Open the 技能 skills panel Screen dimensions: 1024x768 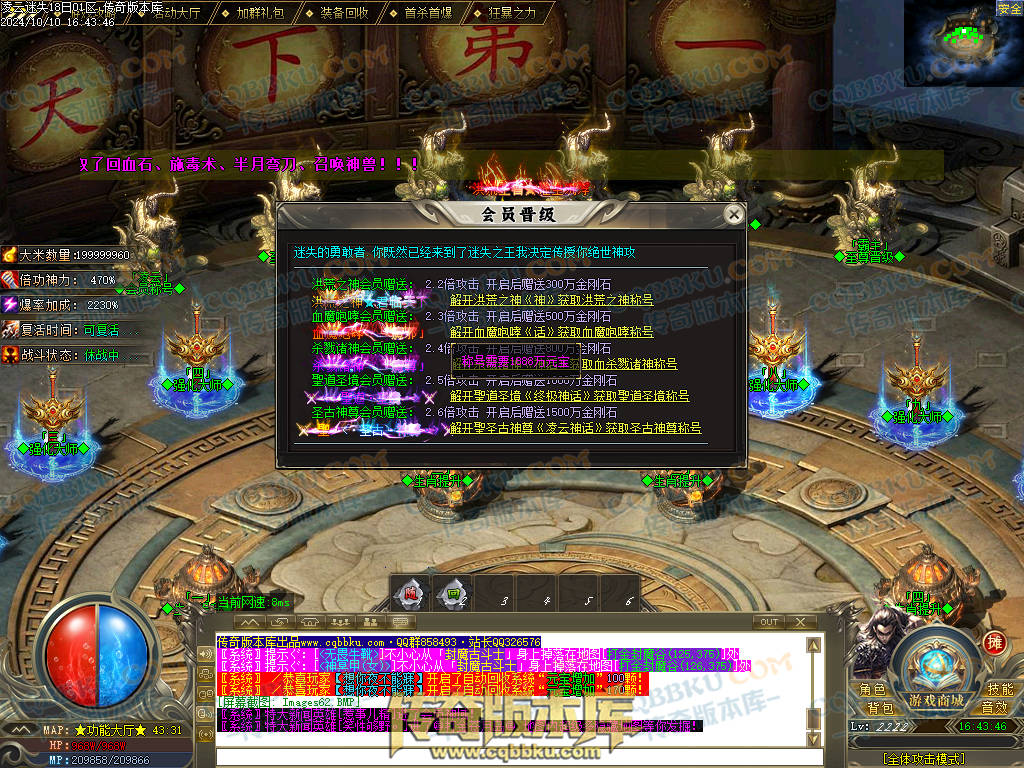coord(999,689)
